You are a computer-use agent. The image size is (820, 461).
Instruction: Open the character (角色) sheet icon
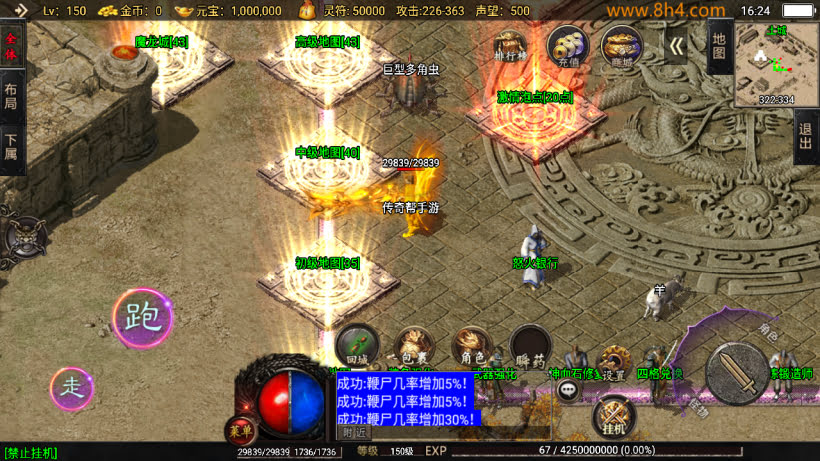[472, 346]
